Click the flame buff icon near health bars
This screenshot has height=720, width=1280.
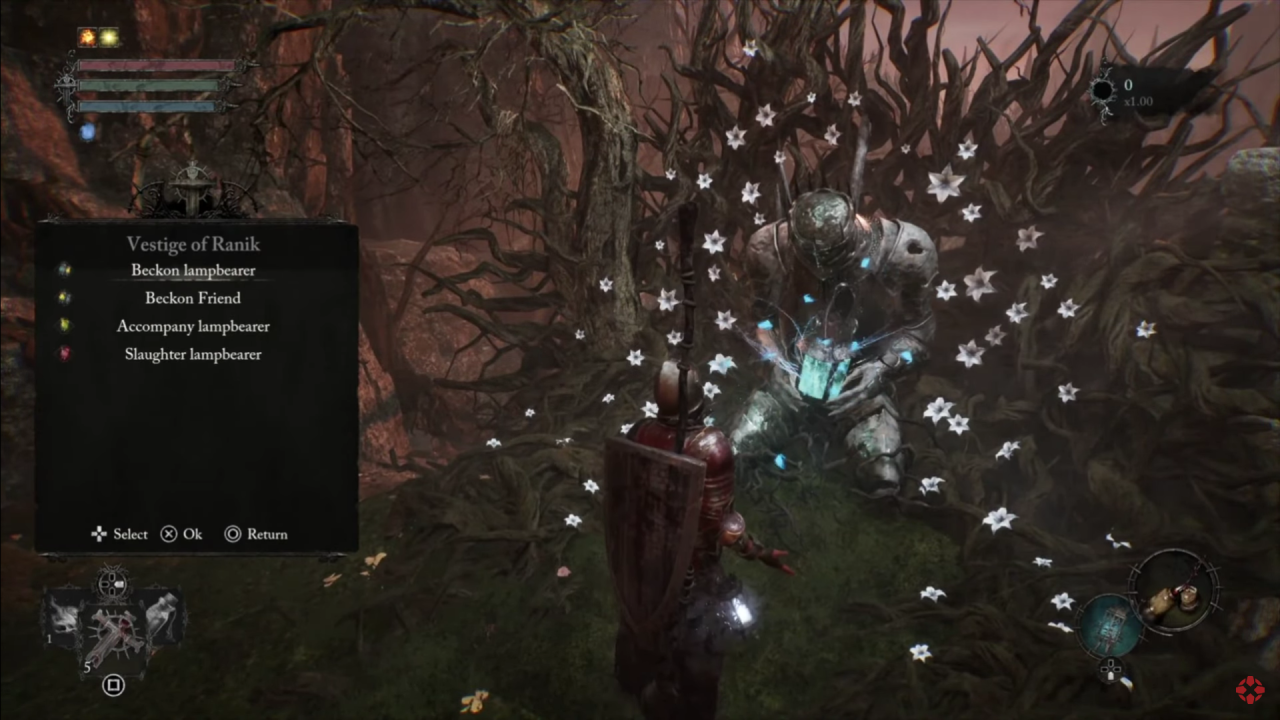[88, 34]
